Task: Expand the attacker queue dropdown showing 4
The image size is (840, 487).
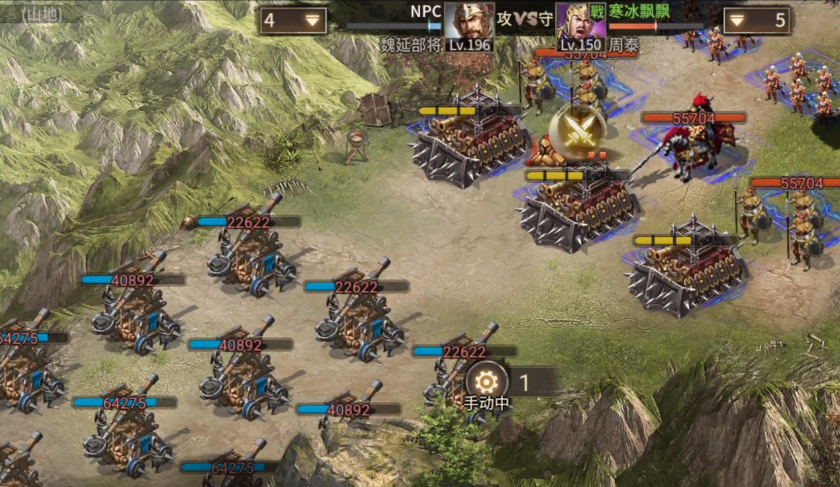Action: (293, 20)
